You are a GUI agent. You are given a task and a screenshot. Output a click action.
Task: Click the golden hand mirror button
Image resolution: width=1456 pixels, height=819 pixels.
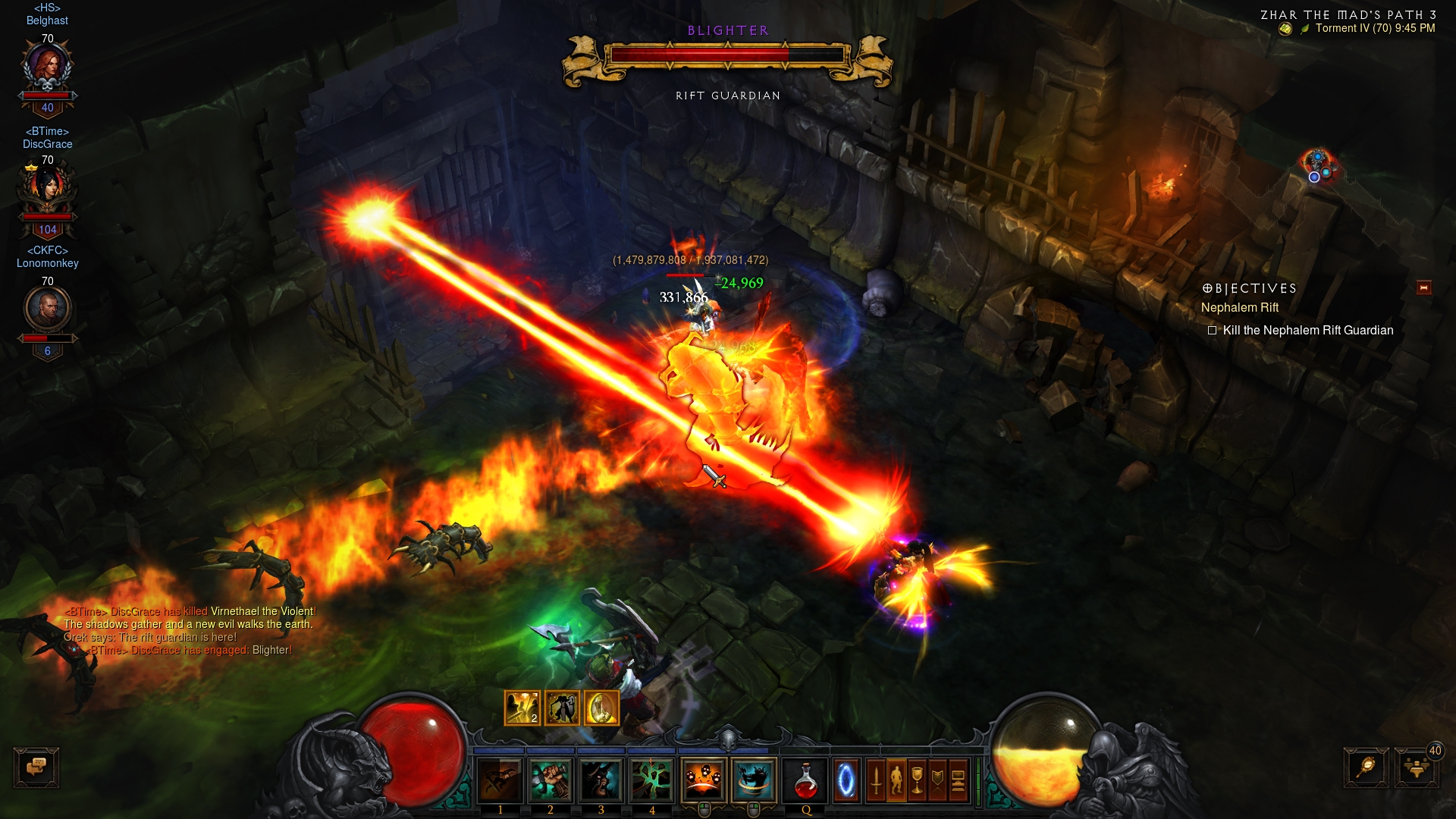point(1366,767)
